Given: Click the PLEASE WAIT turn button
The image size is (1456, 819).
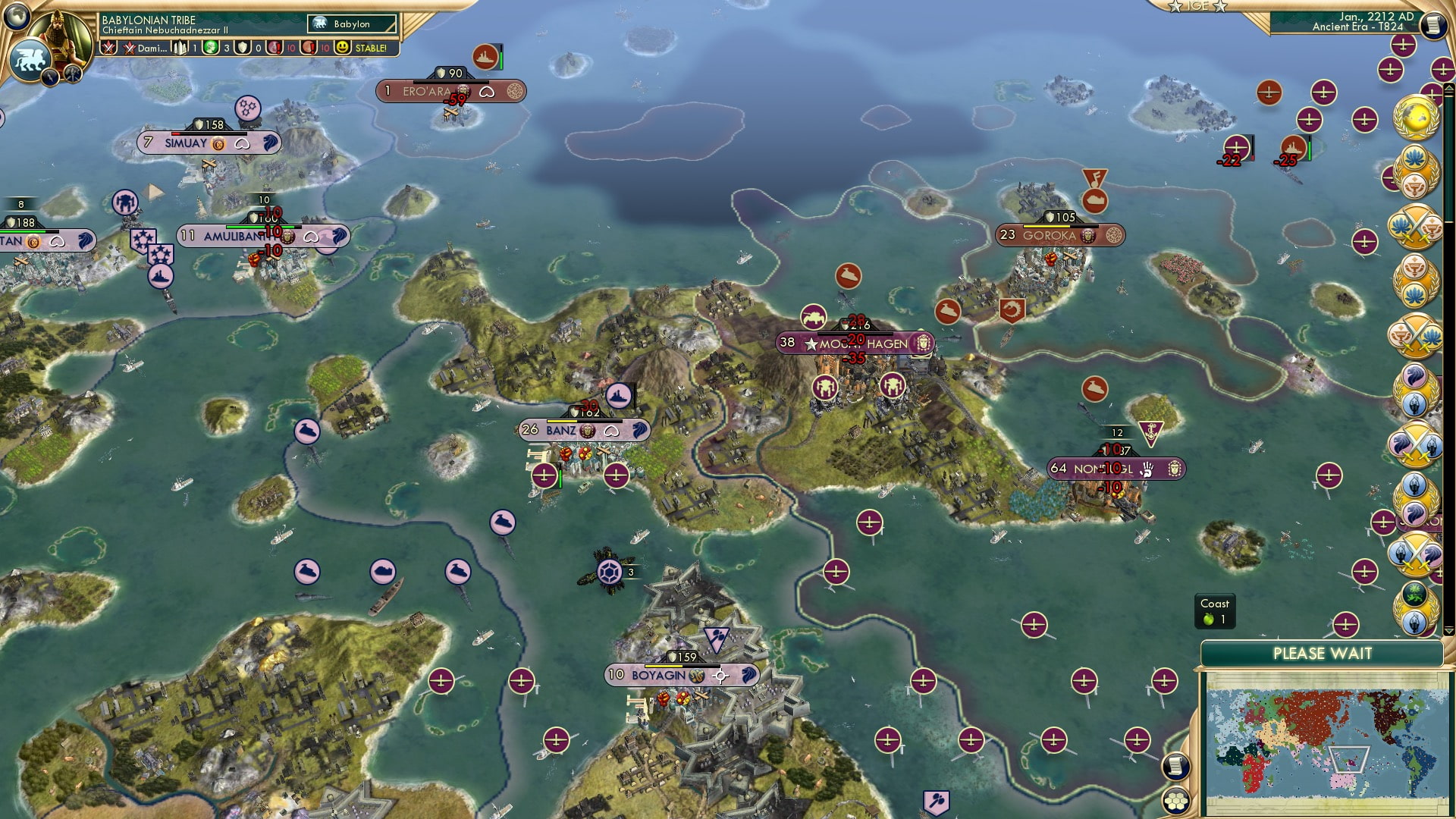Looking at the screenshot, I should (1322, 654).
